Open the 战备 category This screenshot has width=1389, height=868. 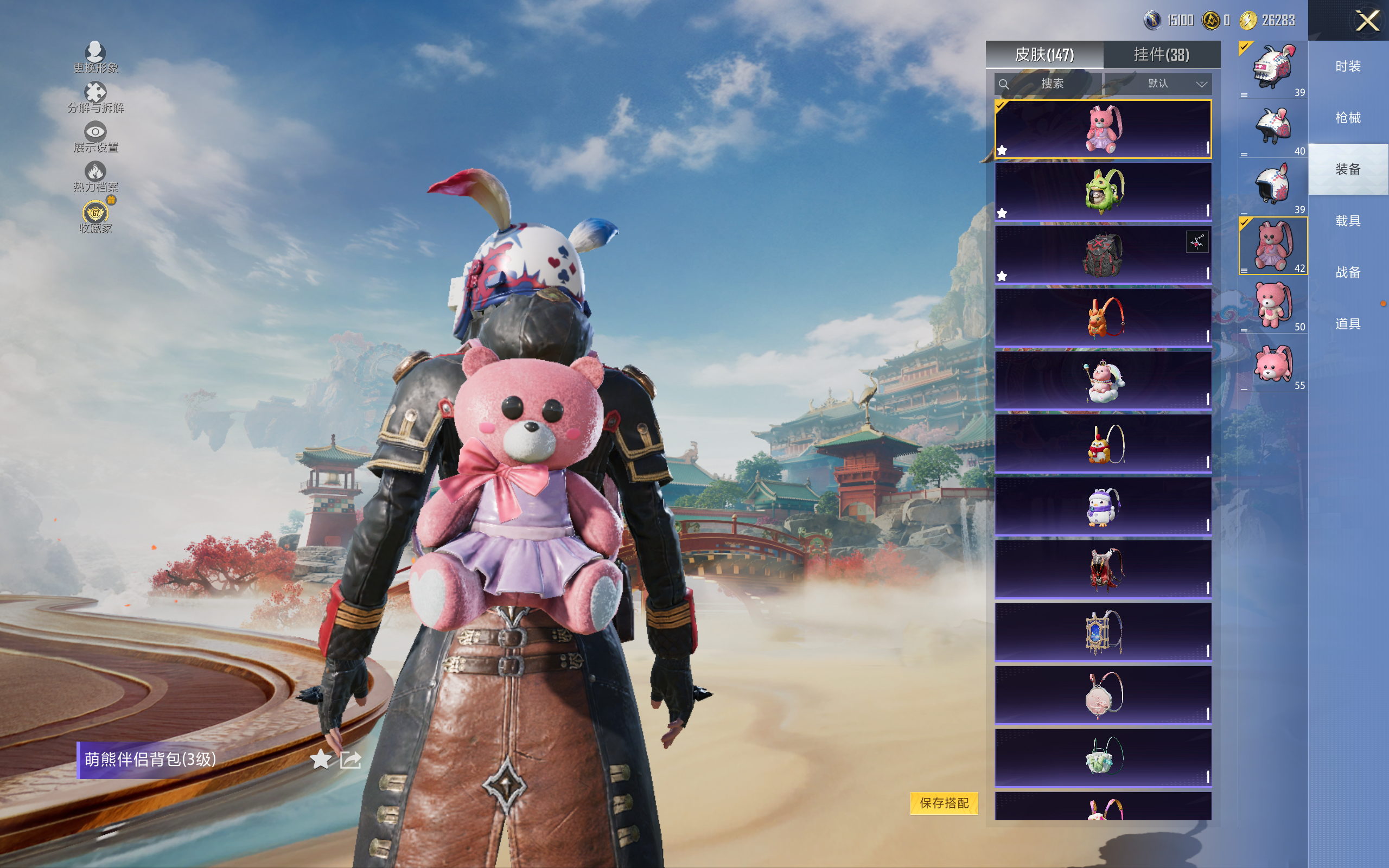coord(1348,272)
